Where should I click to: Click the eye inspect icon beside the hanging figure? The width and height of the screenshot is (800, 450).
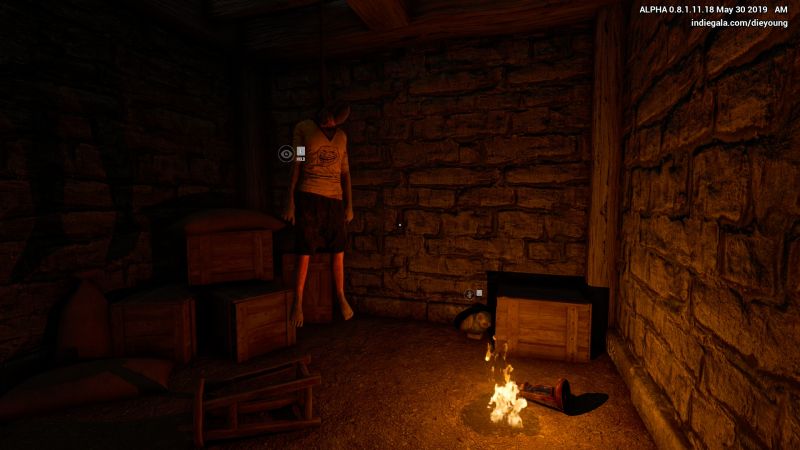pos(286,153)
